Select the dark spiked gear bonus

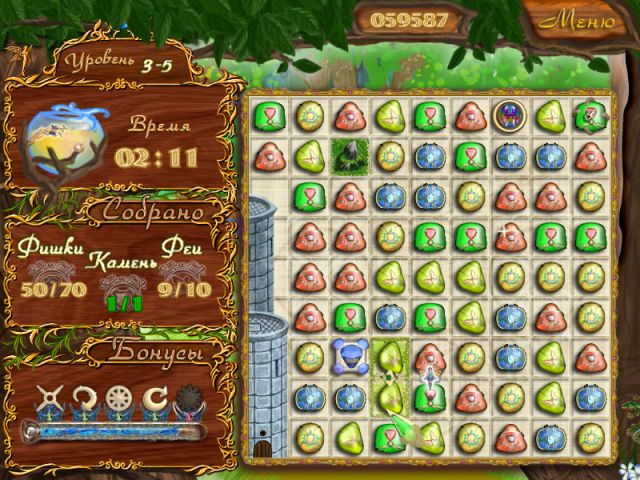pyautogui.click(x=189, y=401)
